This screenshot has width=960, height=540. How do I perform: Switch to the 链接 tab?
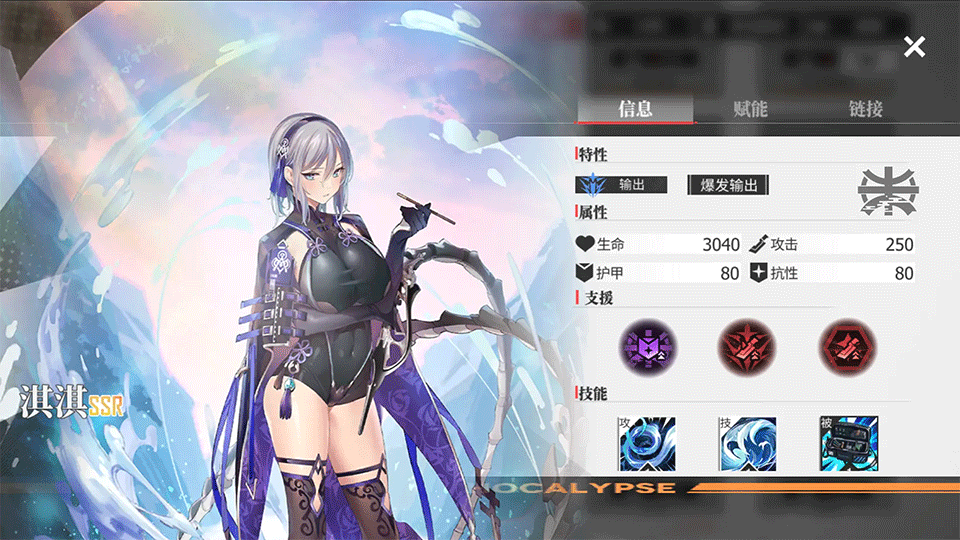(865, 109)
